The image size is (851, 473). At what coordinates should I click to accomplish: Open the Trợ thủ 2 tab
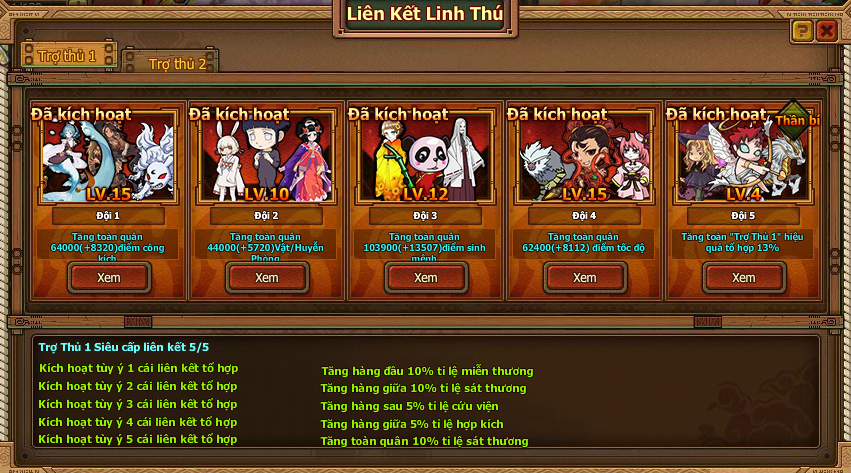click(177, 63)
